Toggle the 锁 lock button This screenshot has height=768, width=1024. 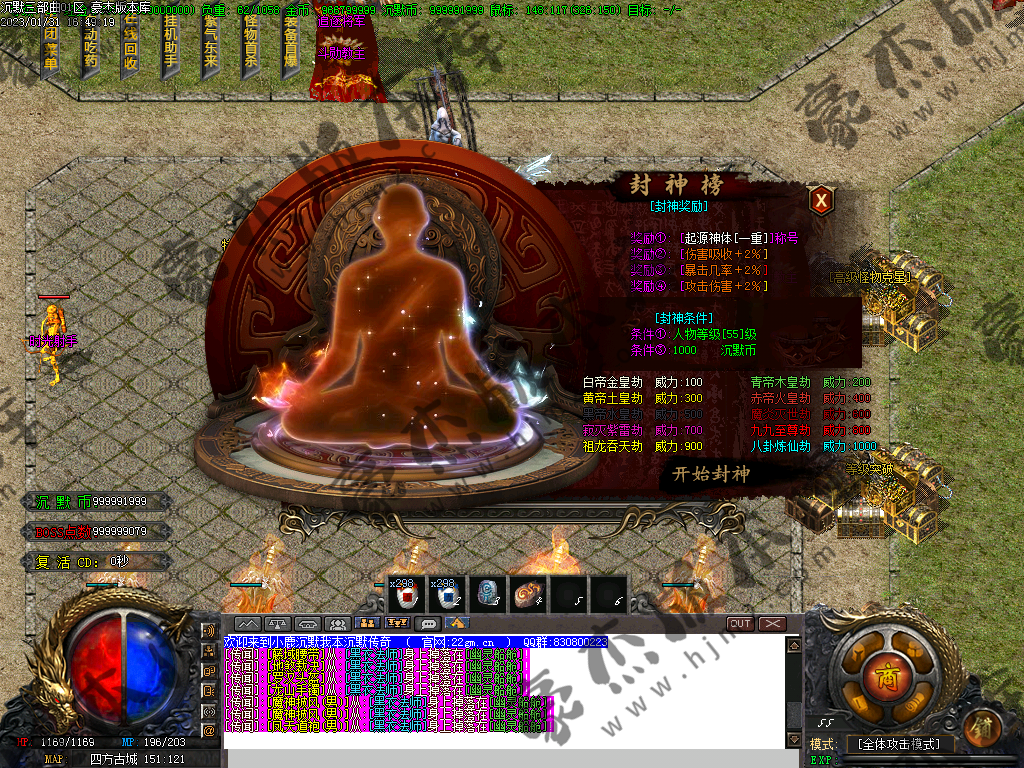pos(984,724)
